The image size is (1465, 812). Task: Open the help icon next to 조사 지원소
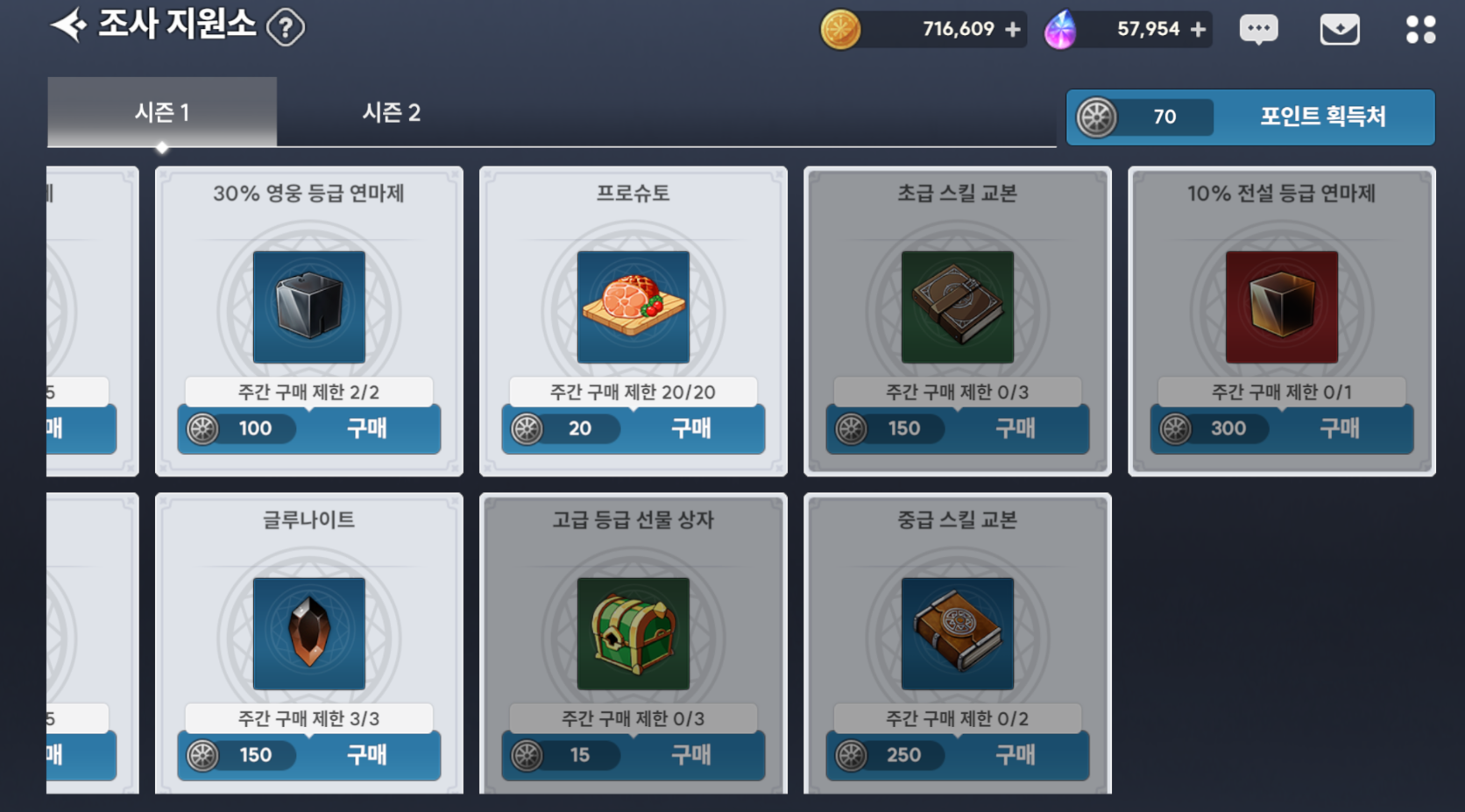287,26
